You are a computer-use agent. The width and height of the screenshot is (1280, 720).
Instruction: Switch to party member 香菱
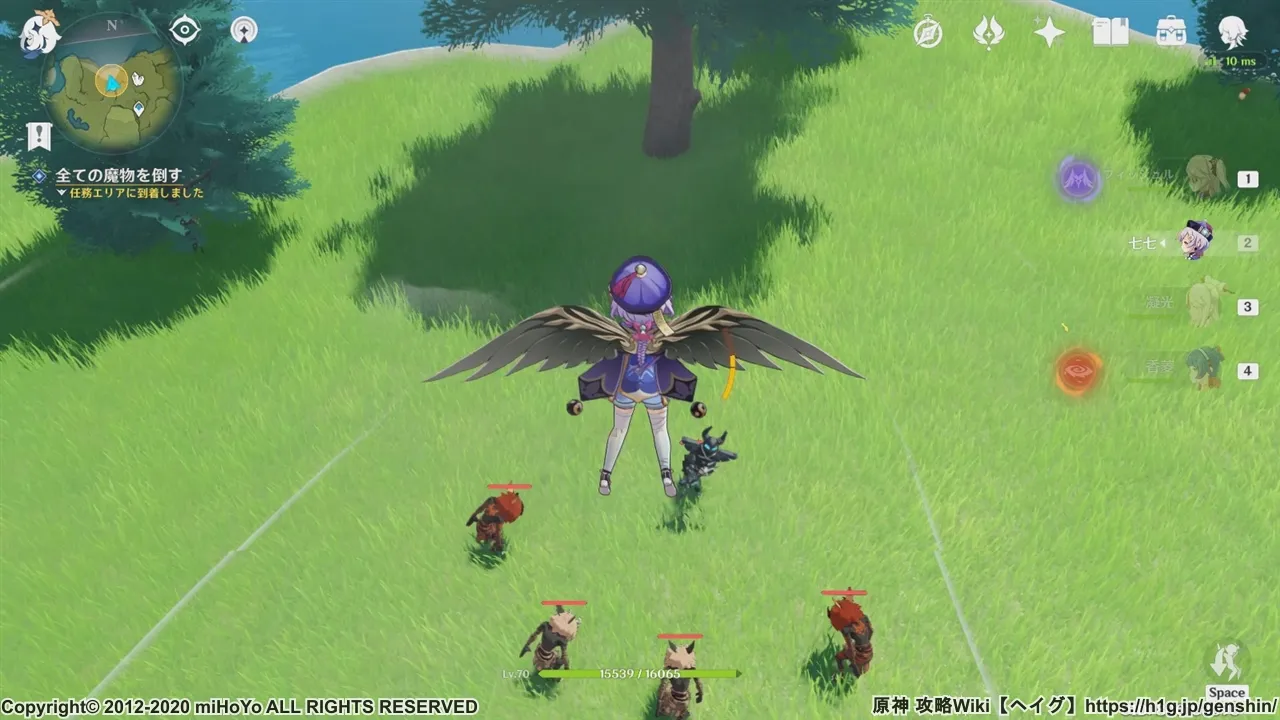[1203, 369]
